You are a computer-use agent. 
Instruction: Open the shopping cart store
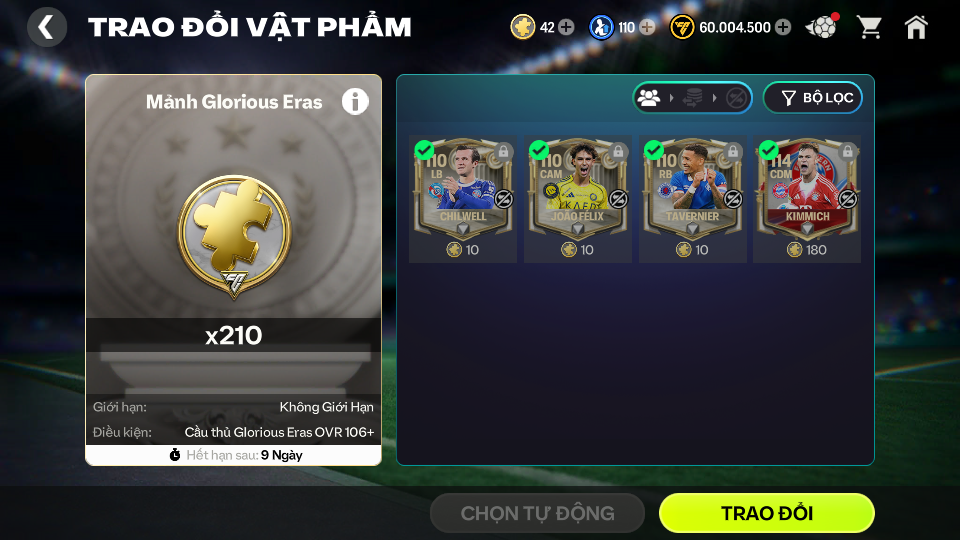[x=869, y=27]
